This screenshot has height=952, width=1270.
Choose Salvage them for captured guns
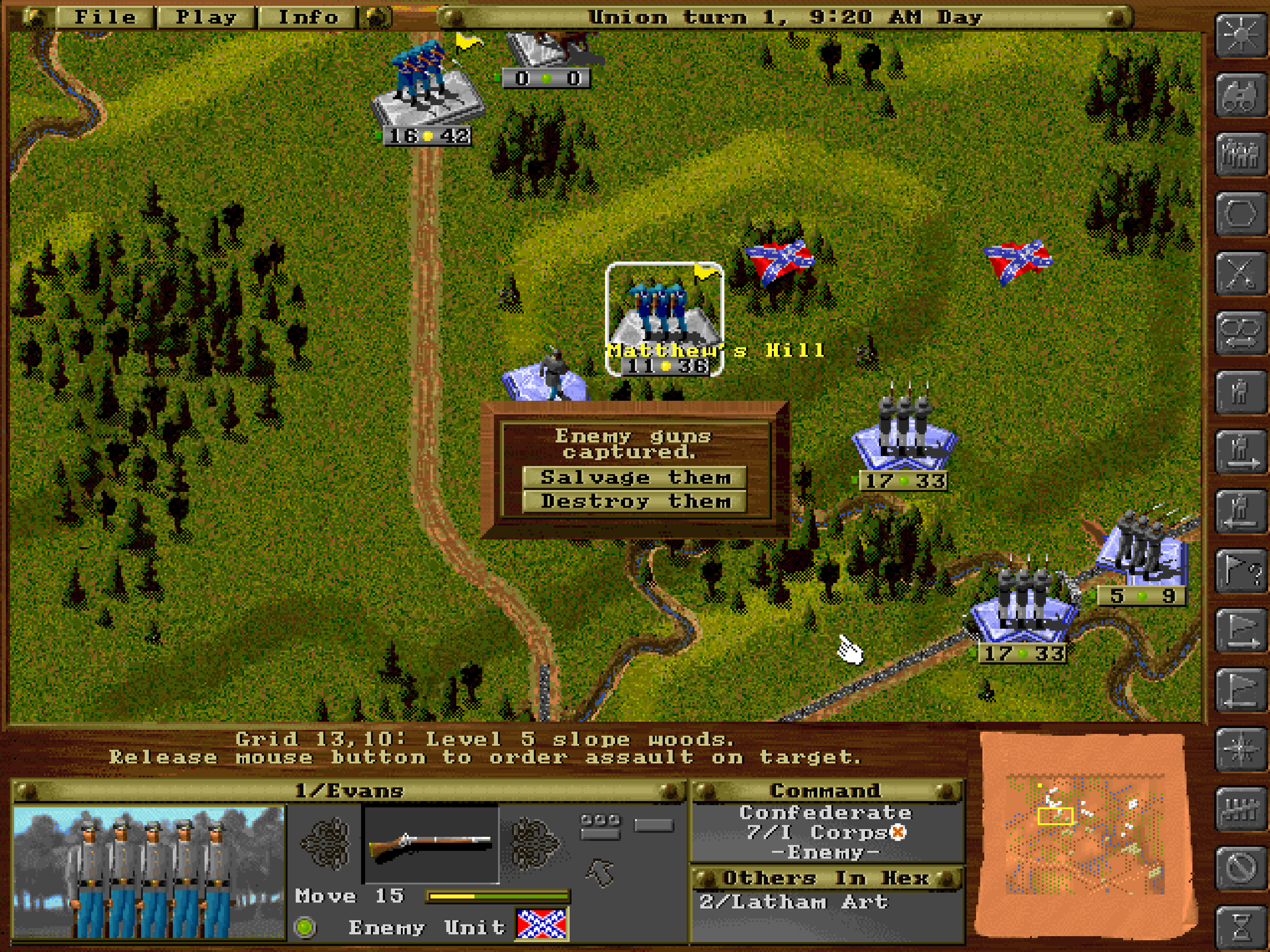pos(635,477)
